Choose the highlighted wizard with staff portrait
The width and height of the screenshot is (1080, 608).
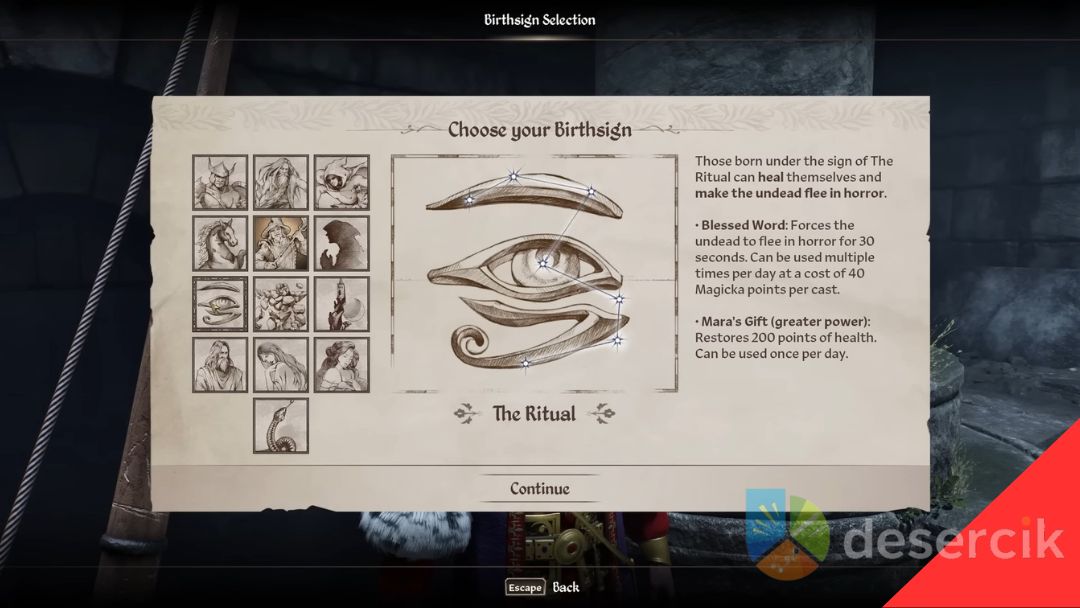[281, 243]
